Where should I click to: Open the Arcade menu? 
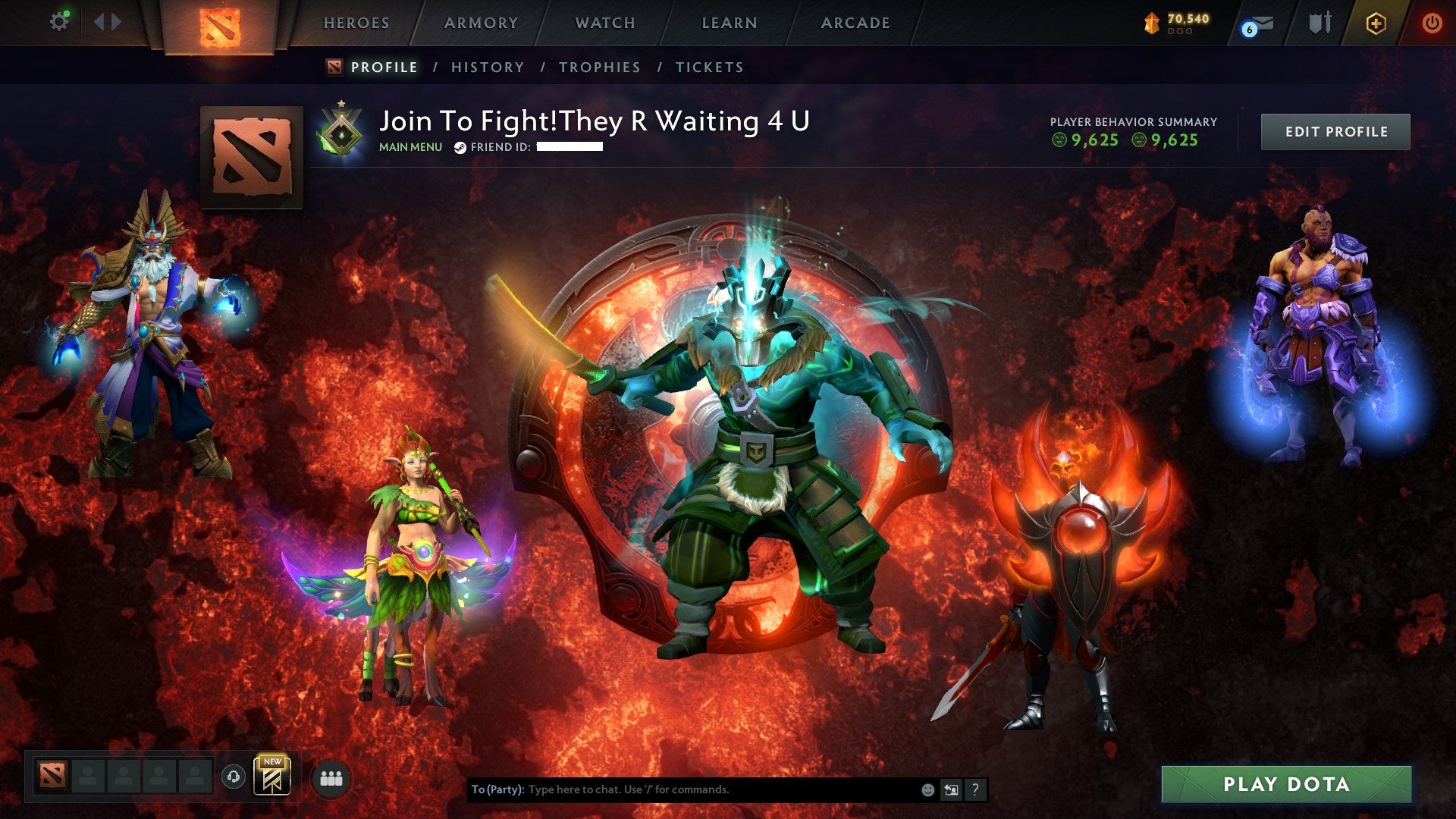pos(855,23)
